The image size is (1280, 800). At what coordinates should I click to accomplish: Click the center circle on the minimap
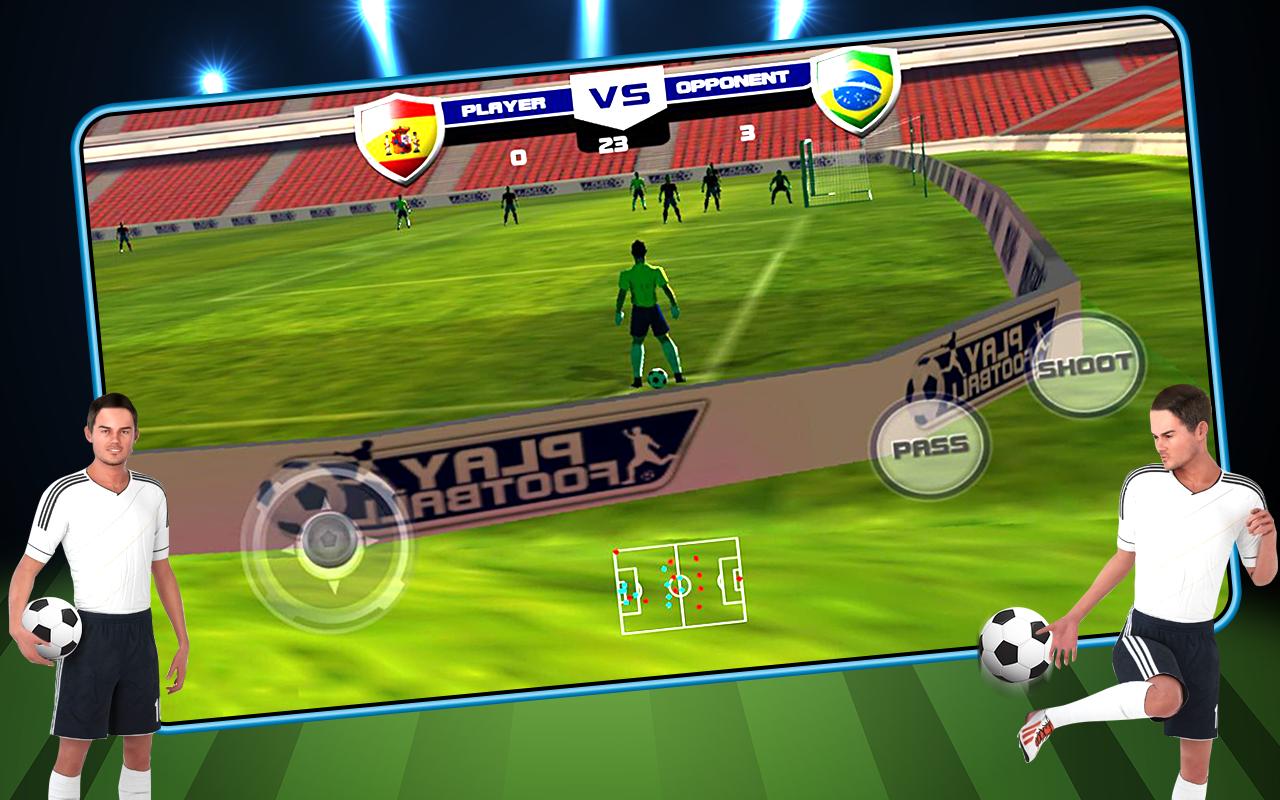(681, 585)
